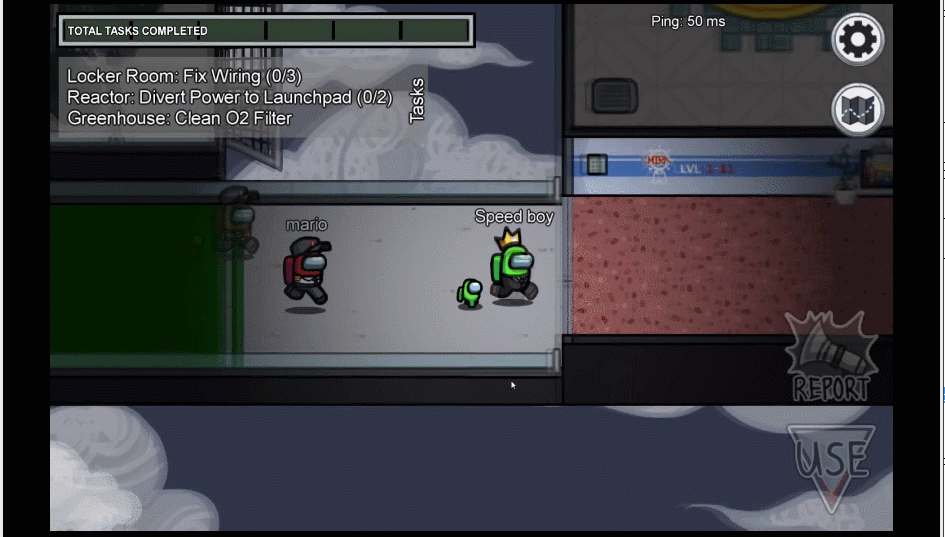Open the ship map
The height and width of the screenshot is (537, 945).
coord(857,109)
